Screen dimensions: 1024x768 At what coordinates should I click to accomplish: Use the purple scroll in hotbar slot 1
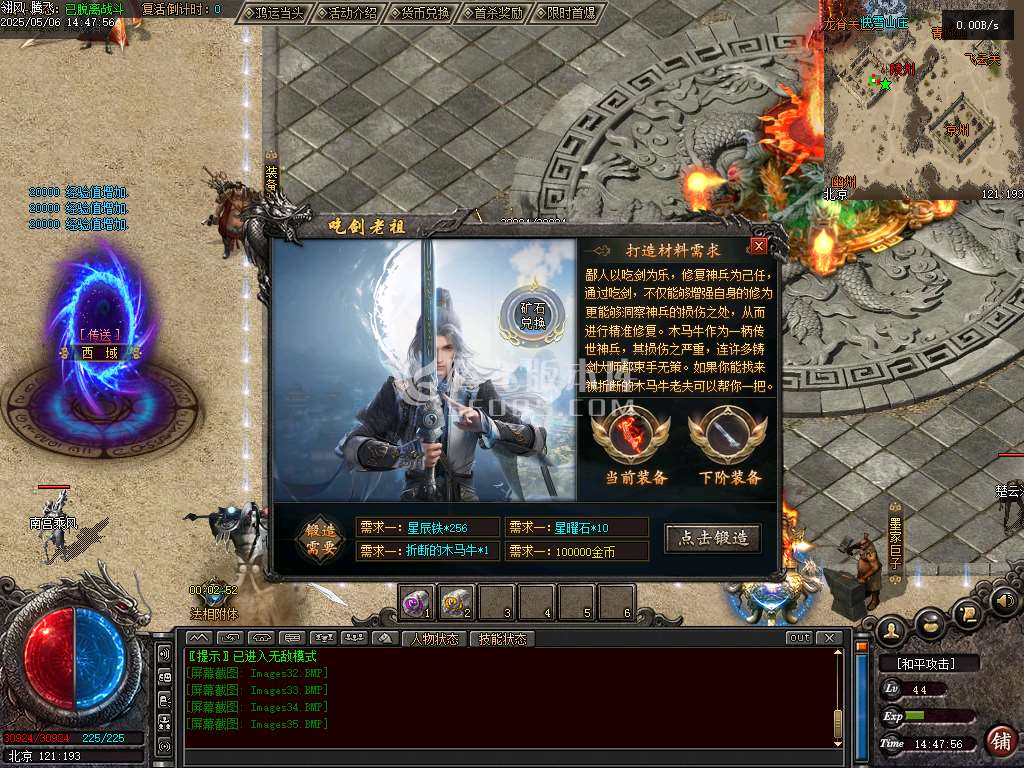[417, 602]
